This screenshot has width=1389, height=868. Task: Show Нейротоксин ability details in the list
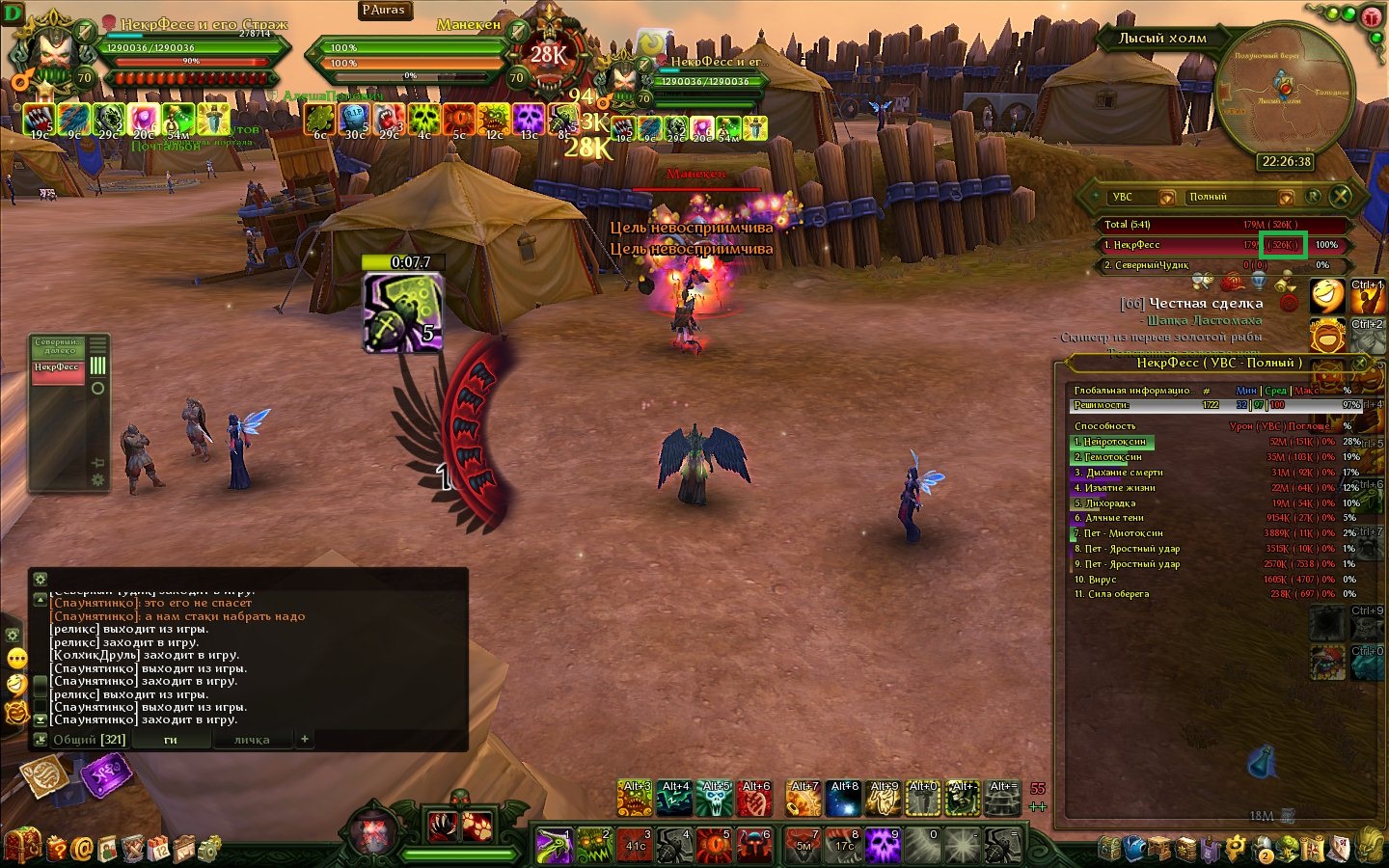1114,442
